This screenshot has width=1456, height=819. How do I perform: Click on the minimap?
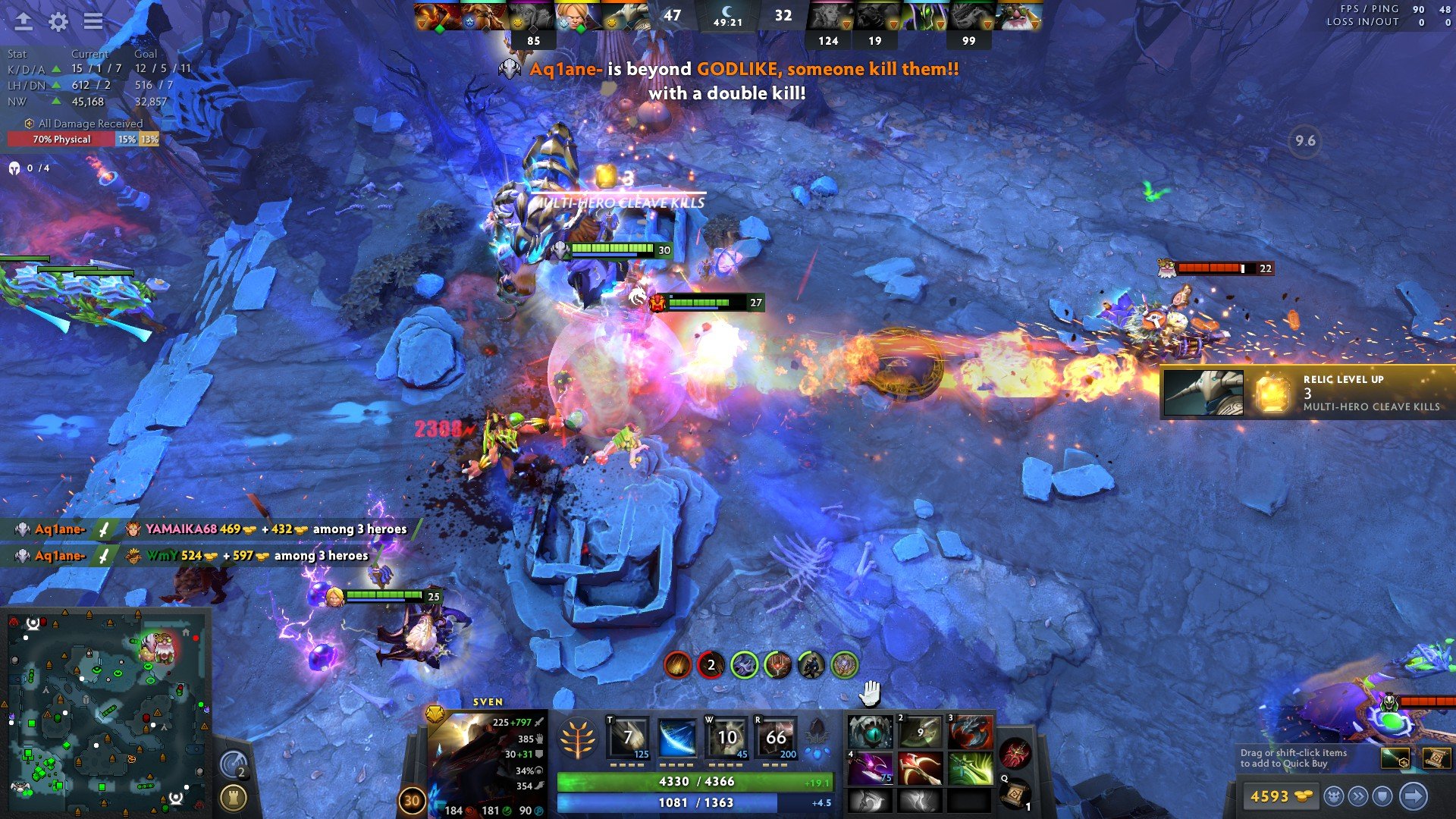point(106,713)
